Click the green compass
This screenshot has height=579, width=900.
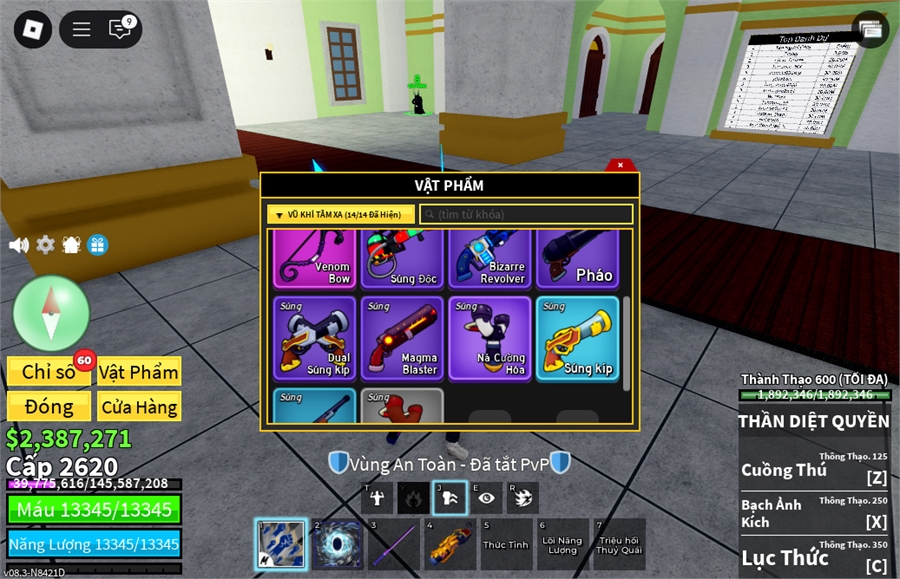coord(51,313)
